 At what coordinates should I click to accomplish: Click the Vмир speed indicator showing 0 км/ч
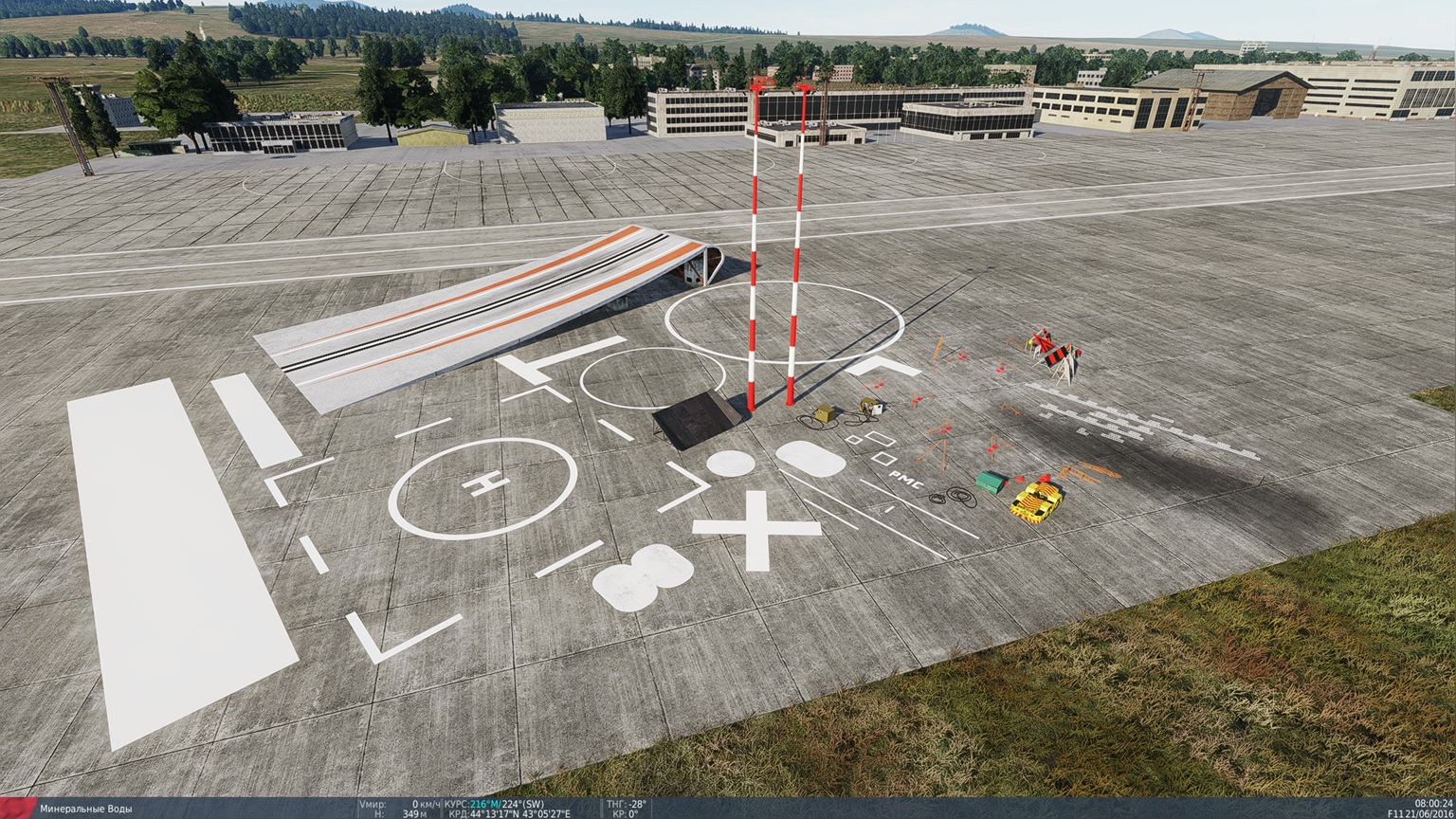[x=398, y=801]
